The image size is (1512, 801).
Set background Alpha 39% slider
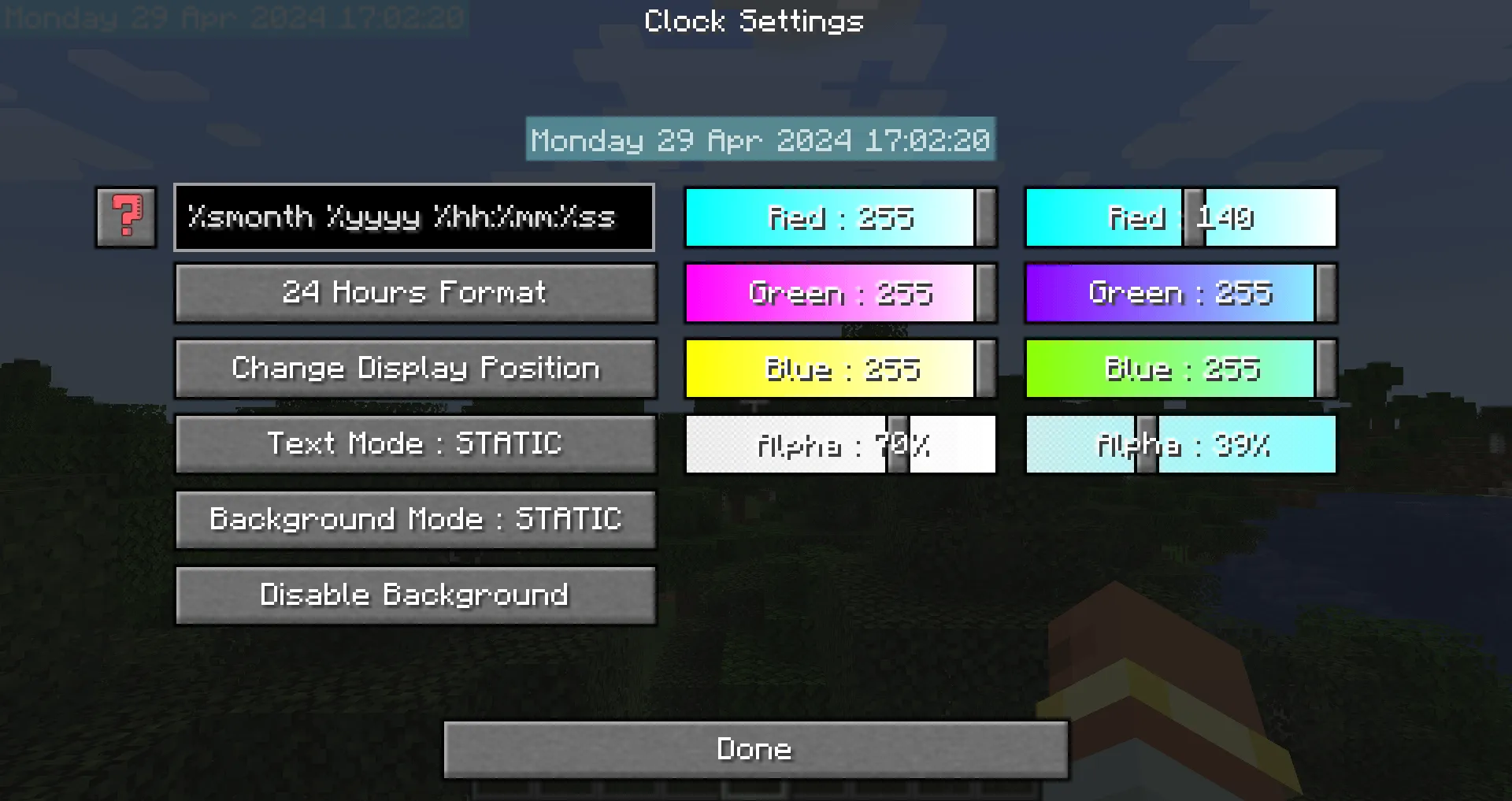click(x=1180, y=444)
